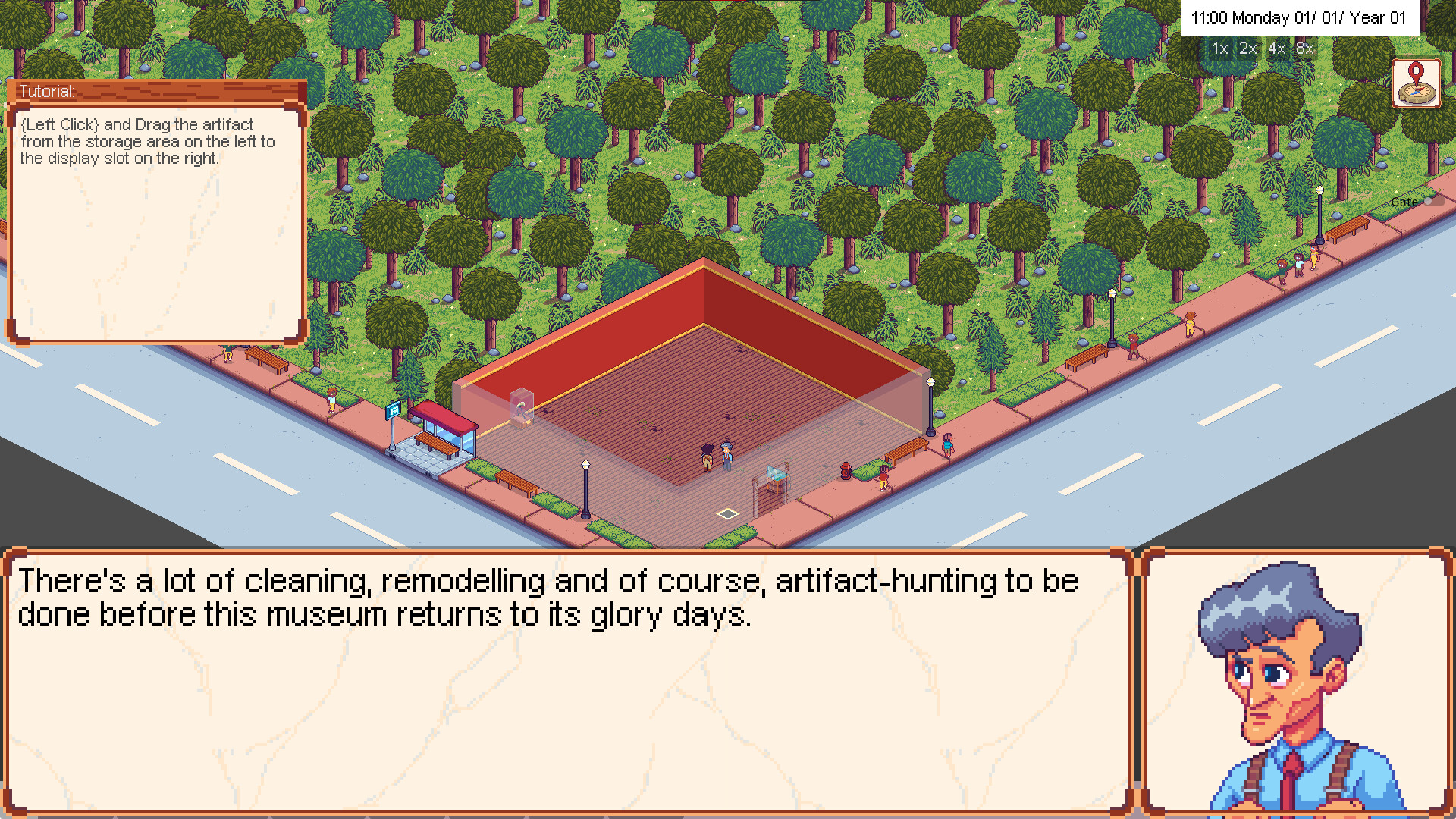Open the world map with the compass icon
This screenshot has height=819, width=1456.
point(1417,85)
